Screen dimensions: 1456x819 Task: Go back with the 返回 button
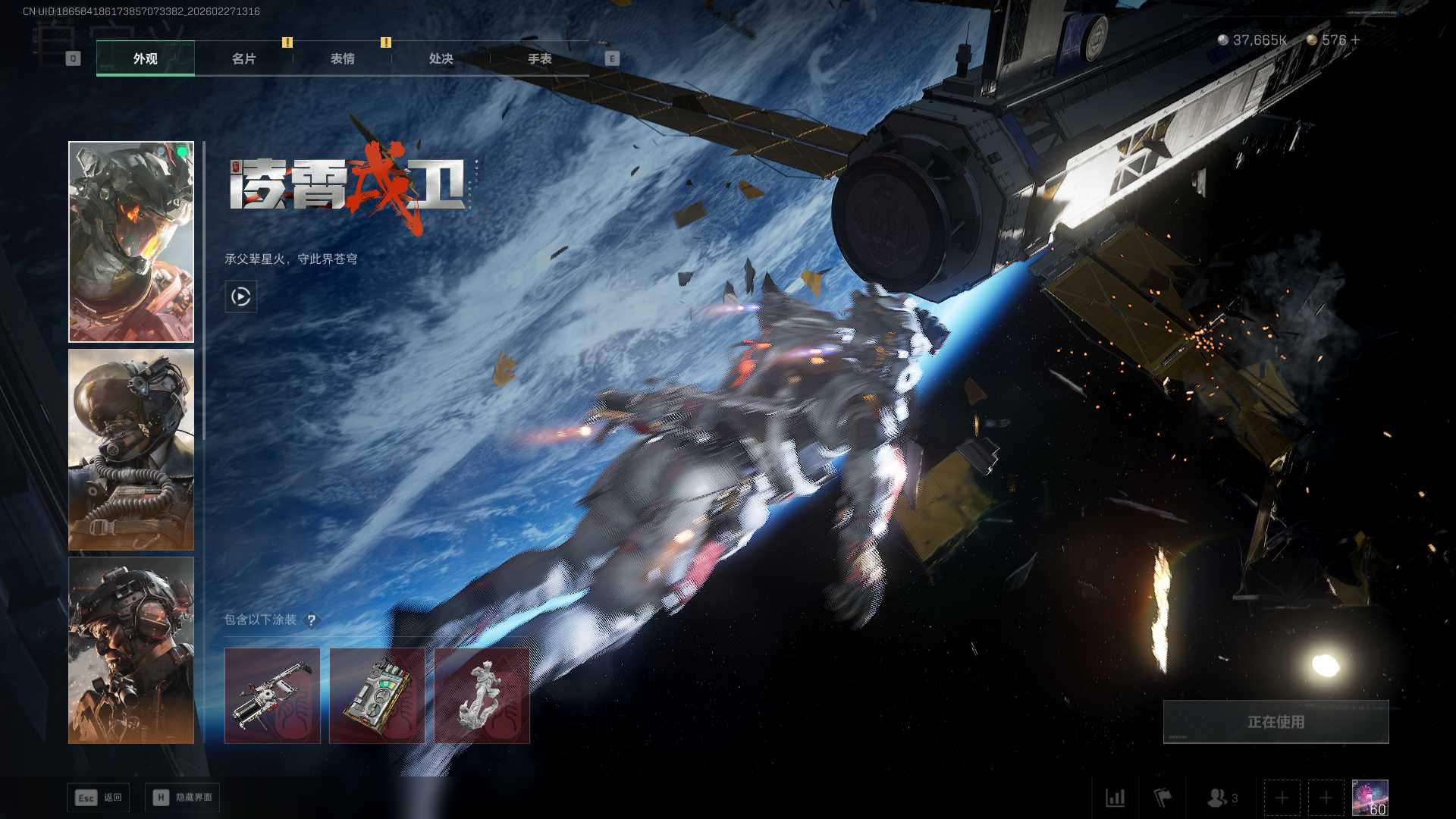coord(99,797)
